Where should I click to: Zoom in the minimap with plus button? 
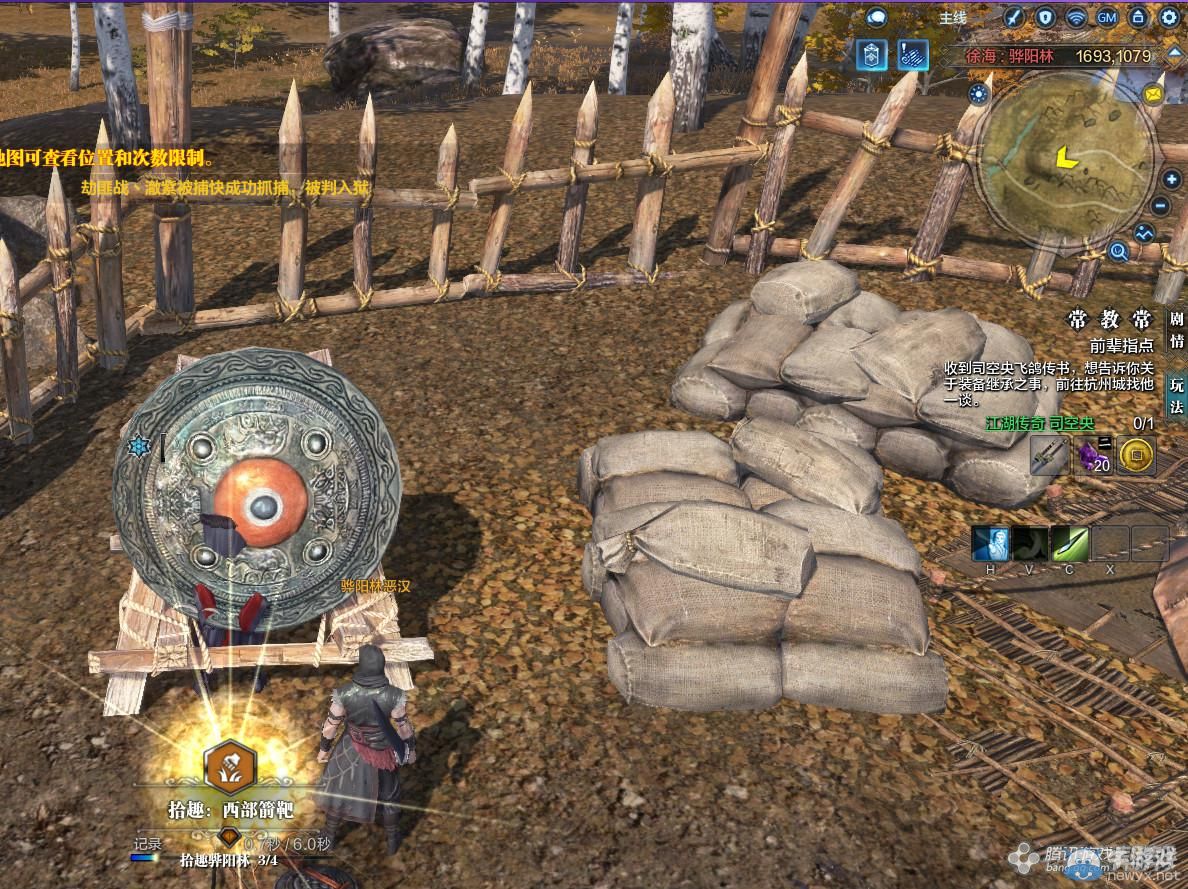pos(1172,181)
